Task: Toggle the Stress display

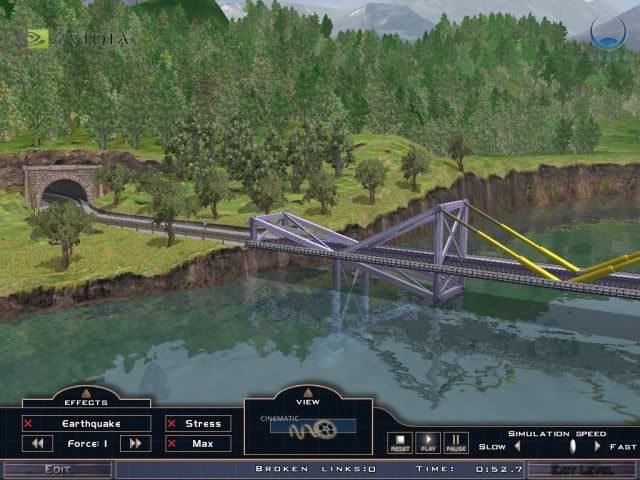Action: point(197,424)
